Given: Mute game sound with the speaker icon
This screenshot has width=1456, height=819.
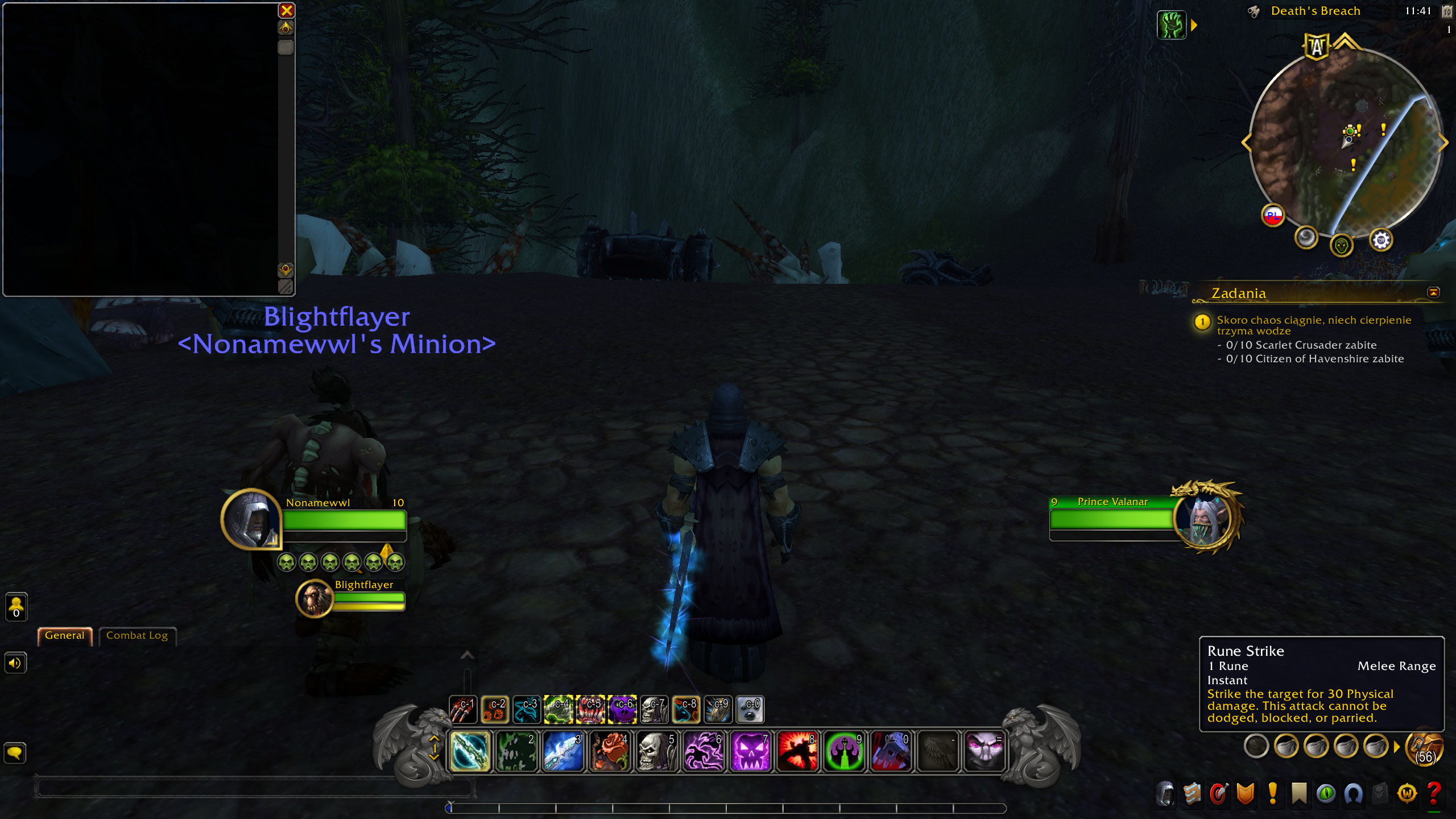Looking at the screenshot, I should (15, 663).
